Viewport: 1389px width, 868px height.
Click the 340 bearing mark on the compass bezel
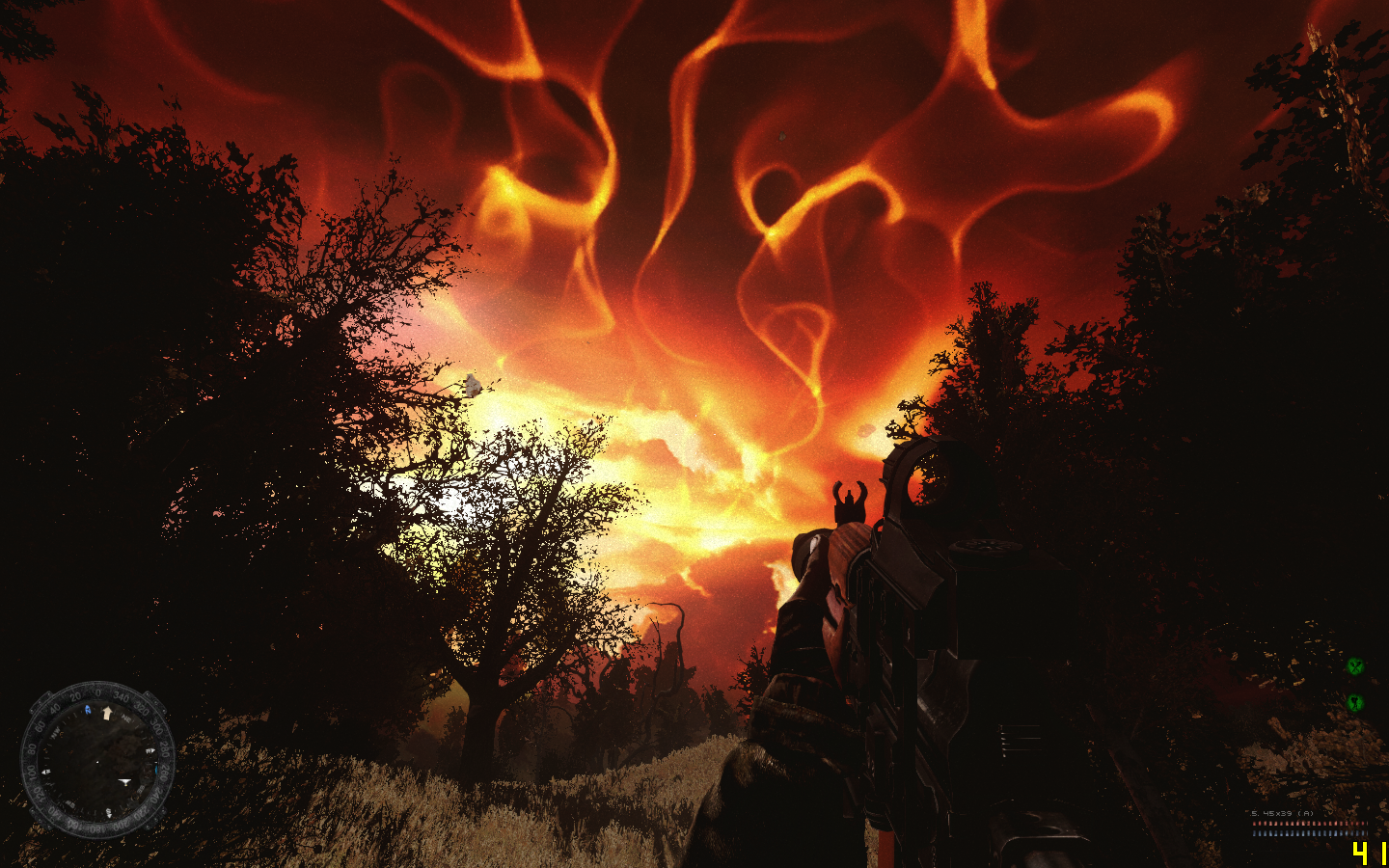point(122,697)
